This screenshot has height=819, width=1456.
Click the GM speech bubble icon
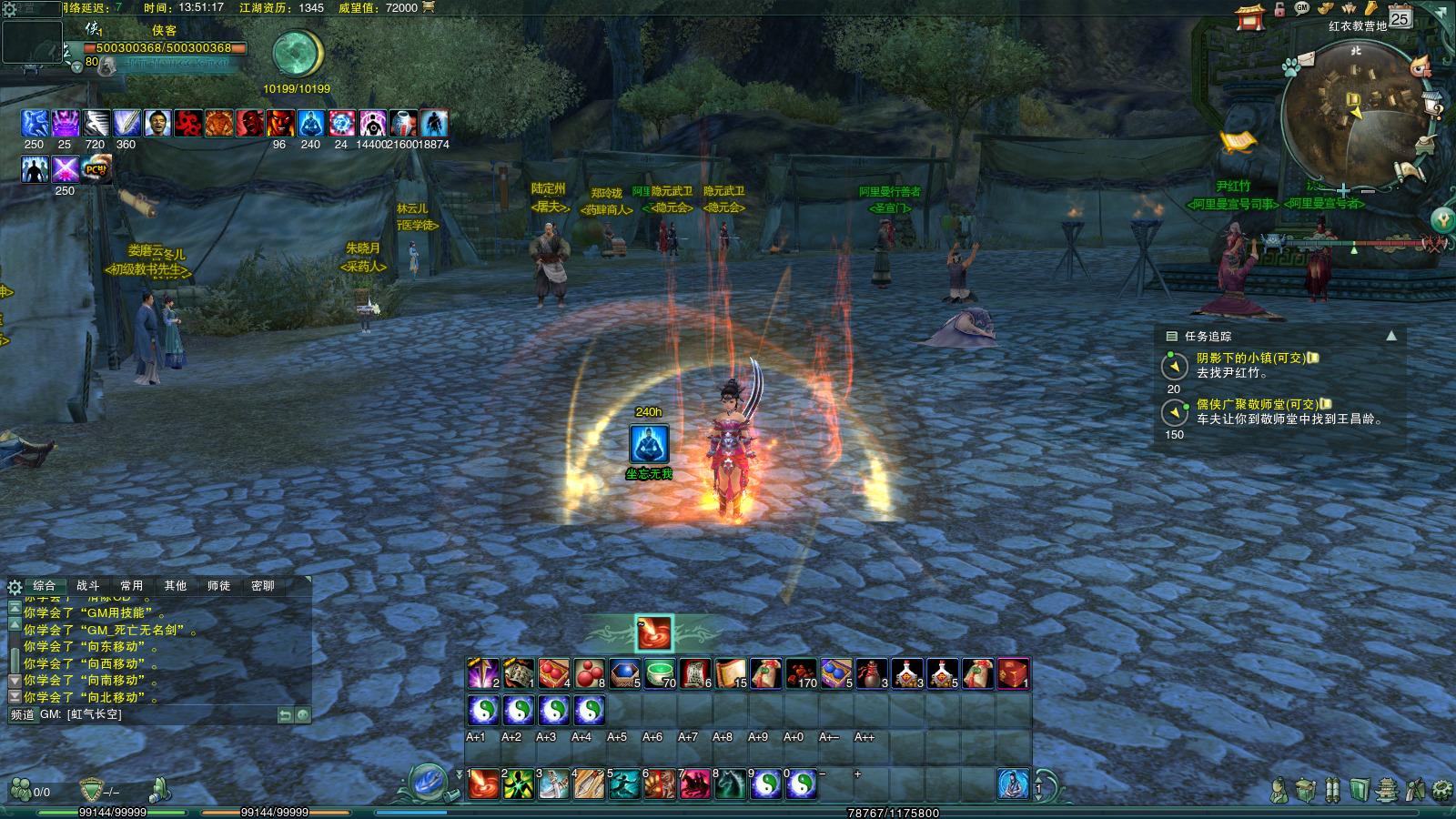[x=1302, y=8]
